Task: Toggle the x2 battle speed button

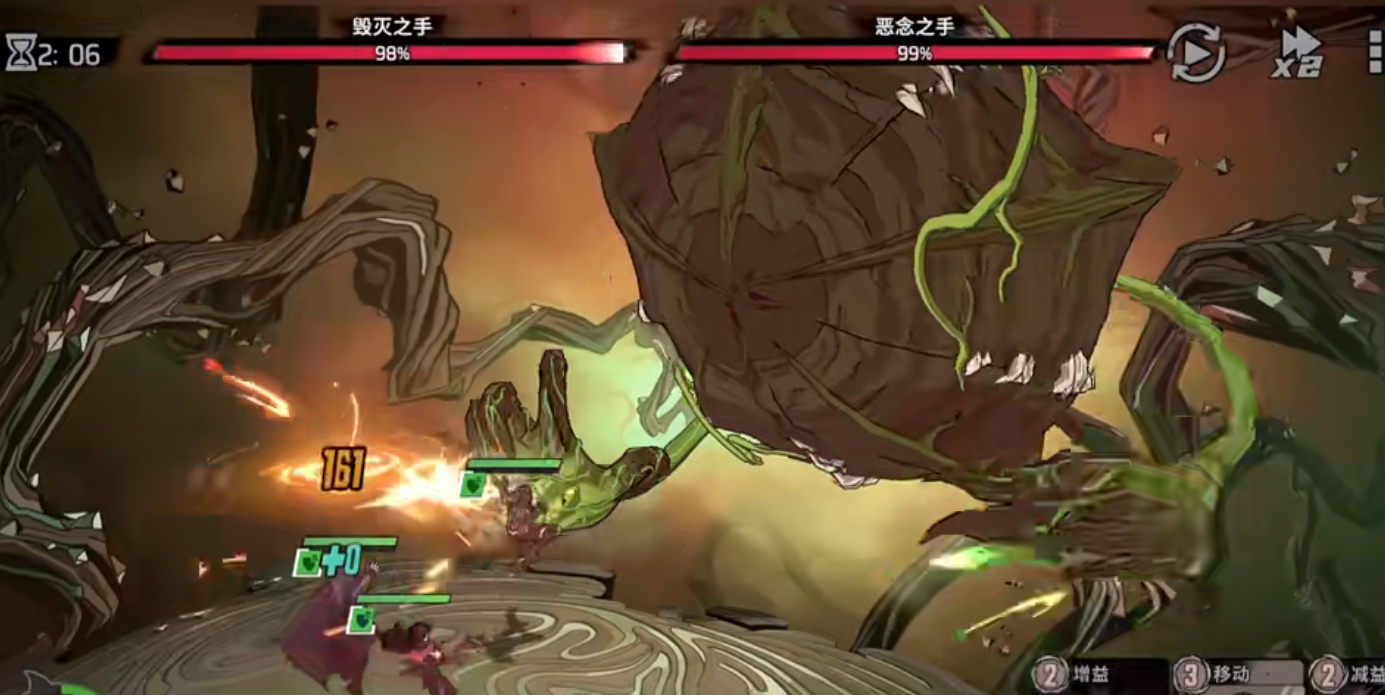Action: [1299, 52]
